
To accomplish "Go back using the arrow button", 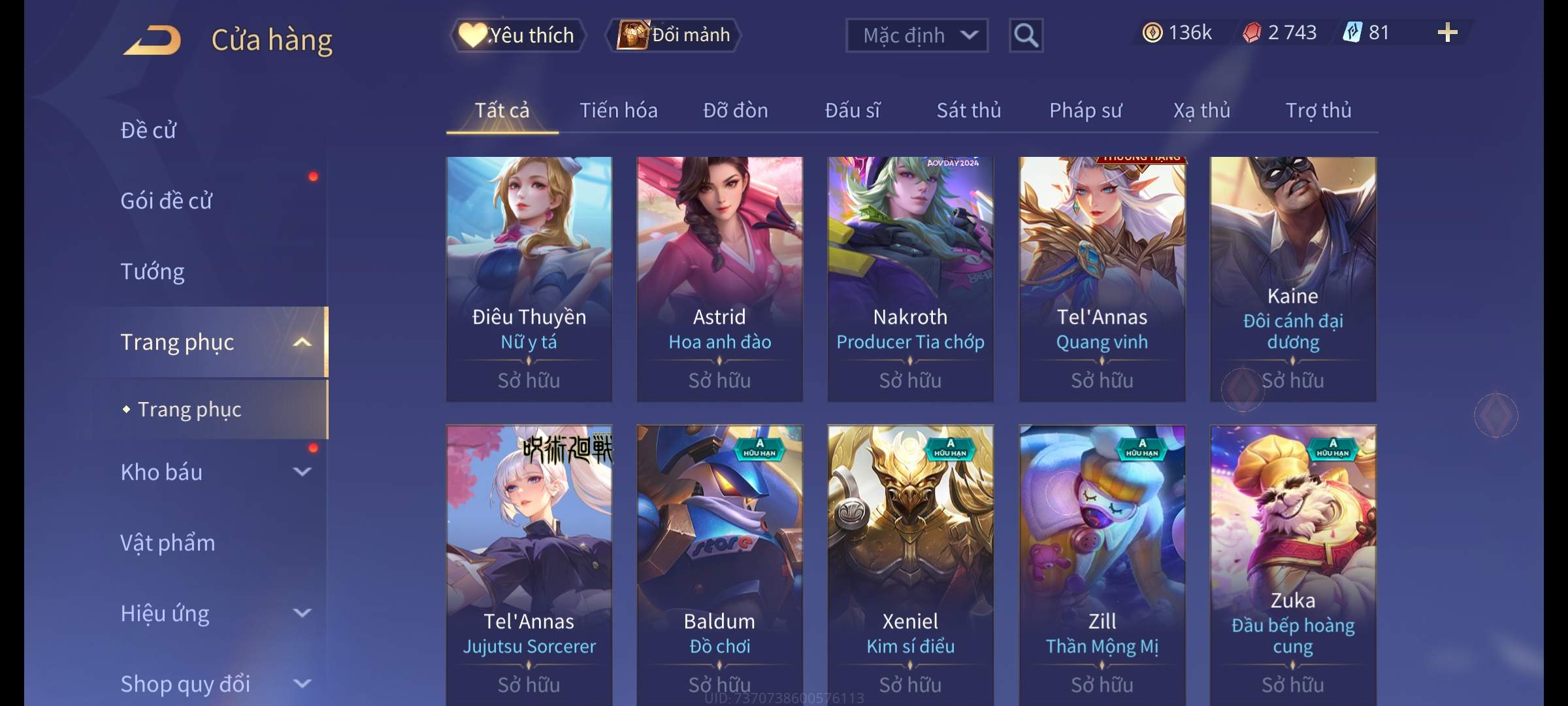I will (x=152, y=40).
